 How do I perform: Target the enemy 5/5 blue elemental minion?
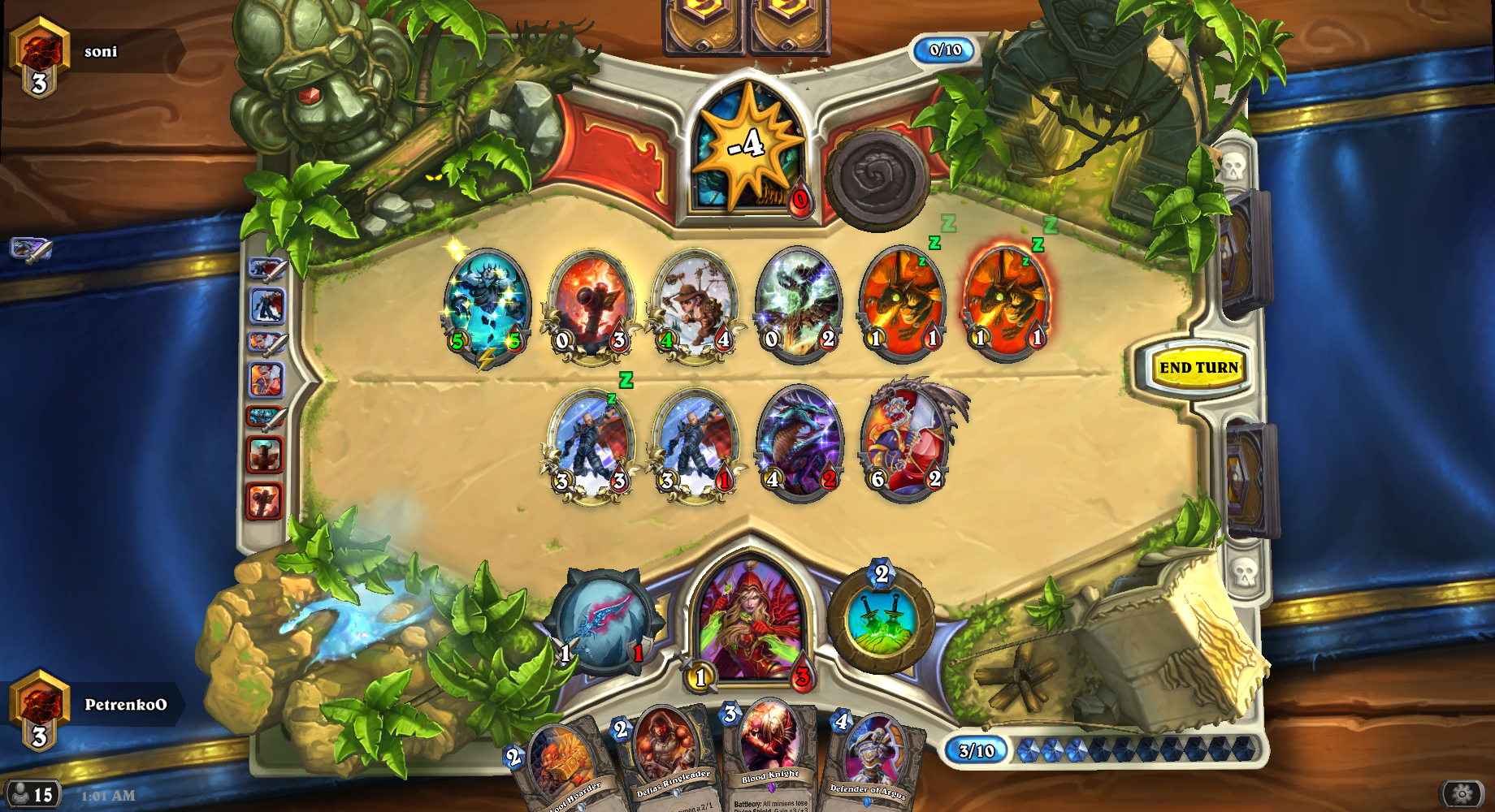click(x=486, y=304)
